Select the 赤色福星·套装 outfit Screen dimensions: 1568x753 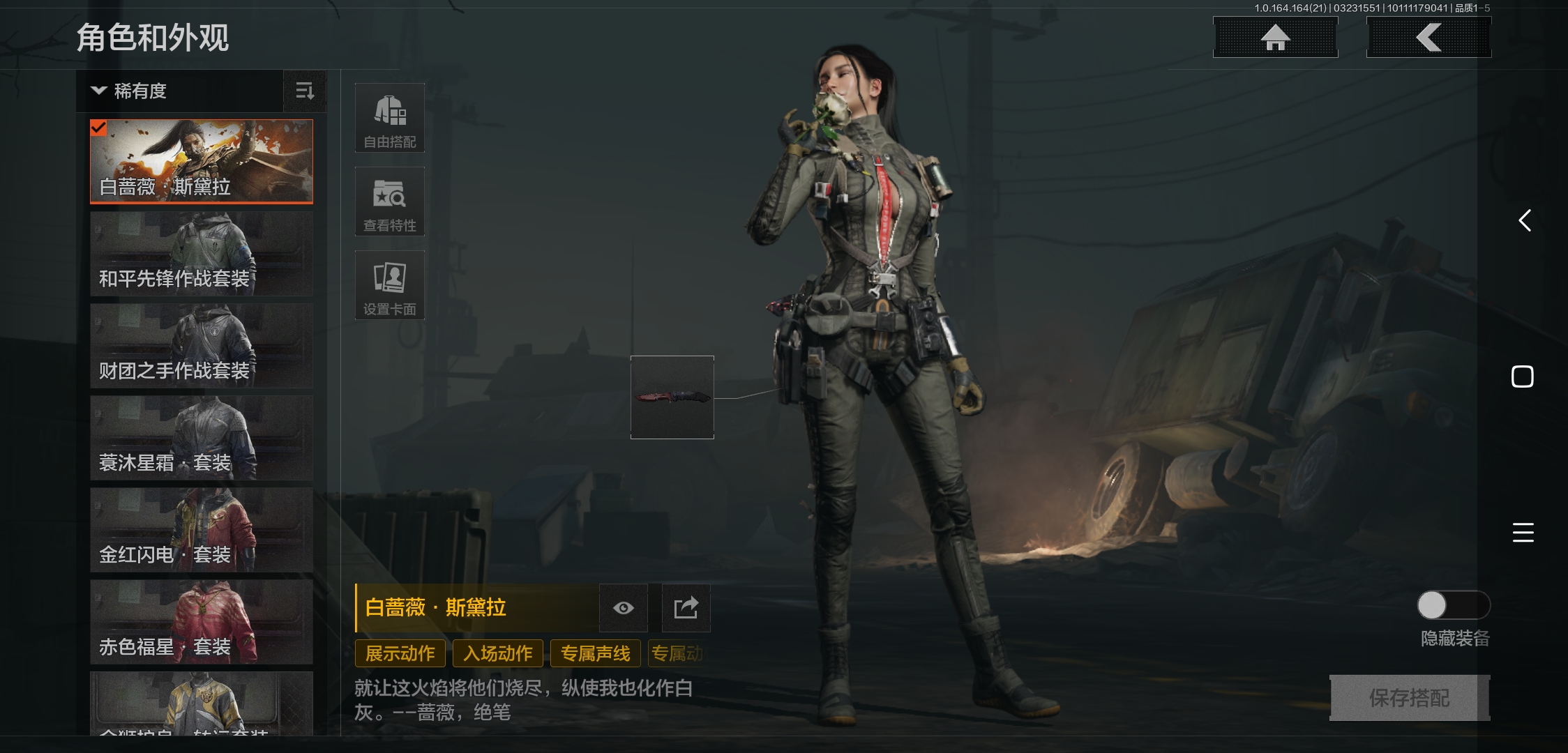(202, 623)
